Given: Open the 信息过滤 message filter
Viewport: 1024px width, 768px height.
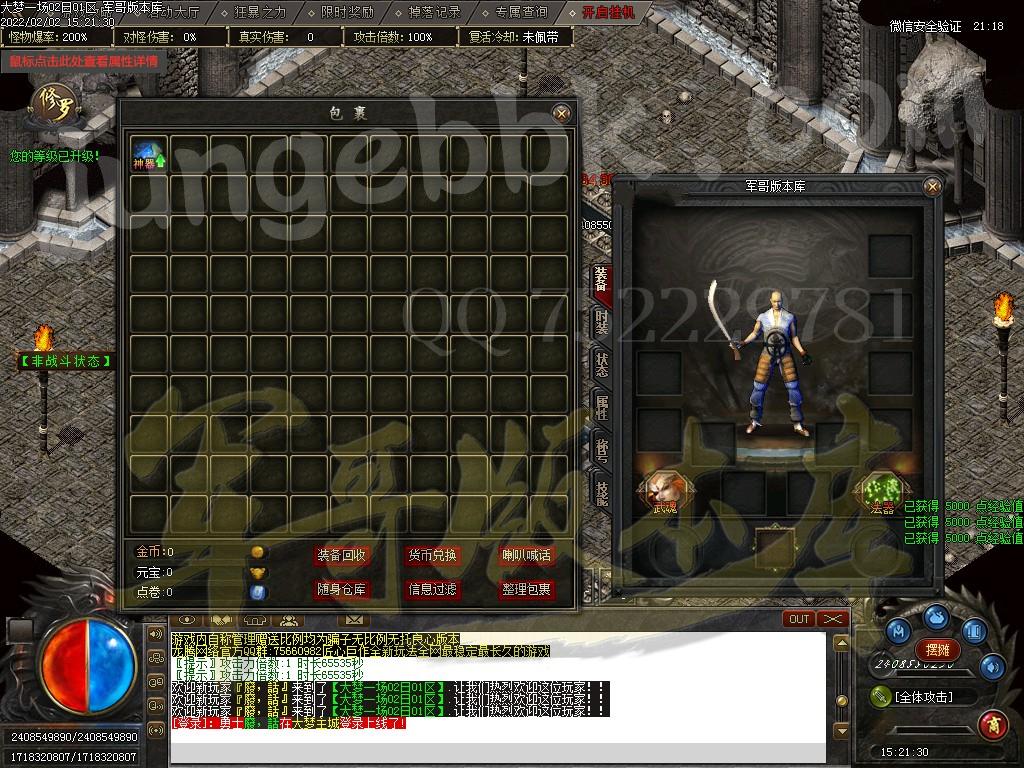Looking at the screenshot, I should pyautogui.click(x=433, y=590).
